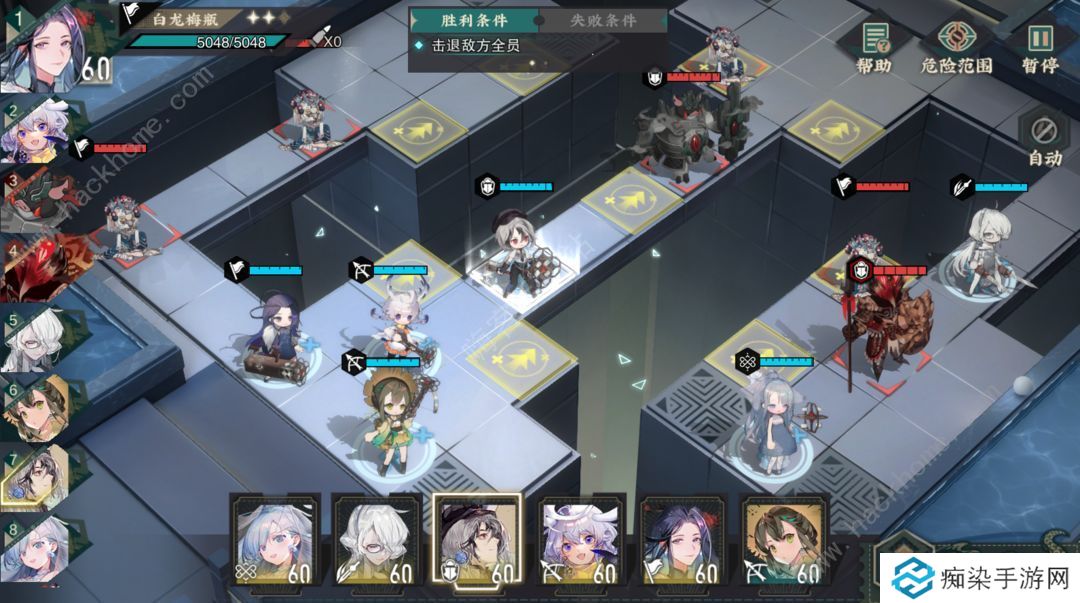This screenshot has height=603, width=1080.
Task: Select the armored enemy portrait numbered 3
Action: 38,200
